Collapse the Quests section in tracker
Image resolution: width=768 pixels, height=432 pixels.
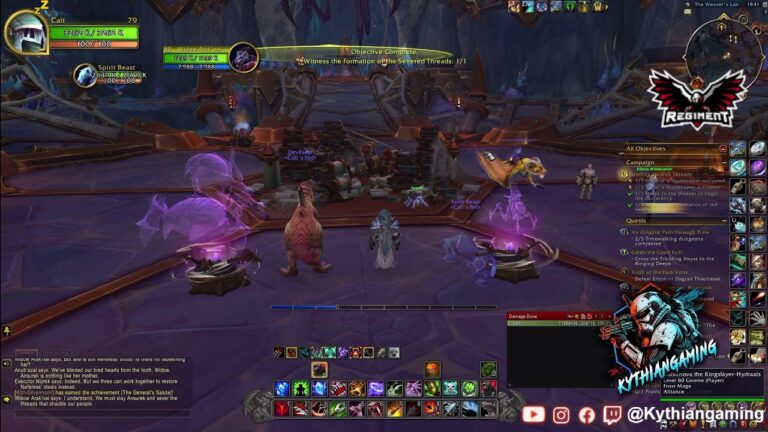[722, 220]
